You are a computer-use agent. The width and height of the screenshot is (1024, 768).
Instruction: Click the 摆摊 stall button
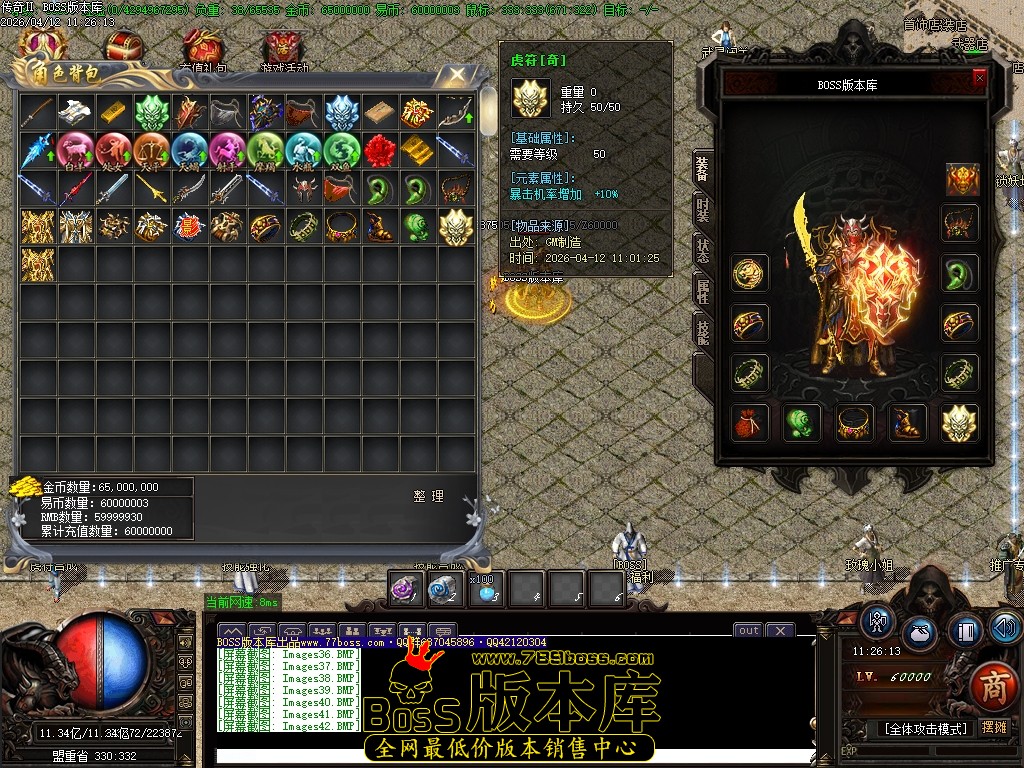pyautogui.click(x=994, y=728)
